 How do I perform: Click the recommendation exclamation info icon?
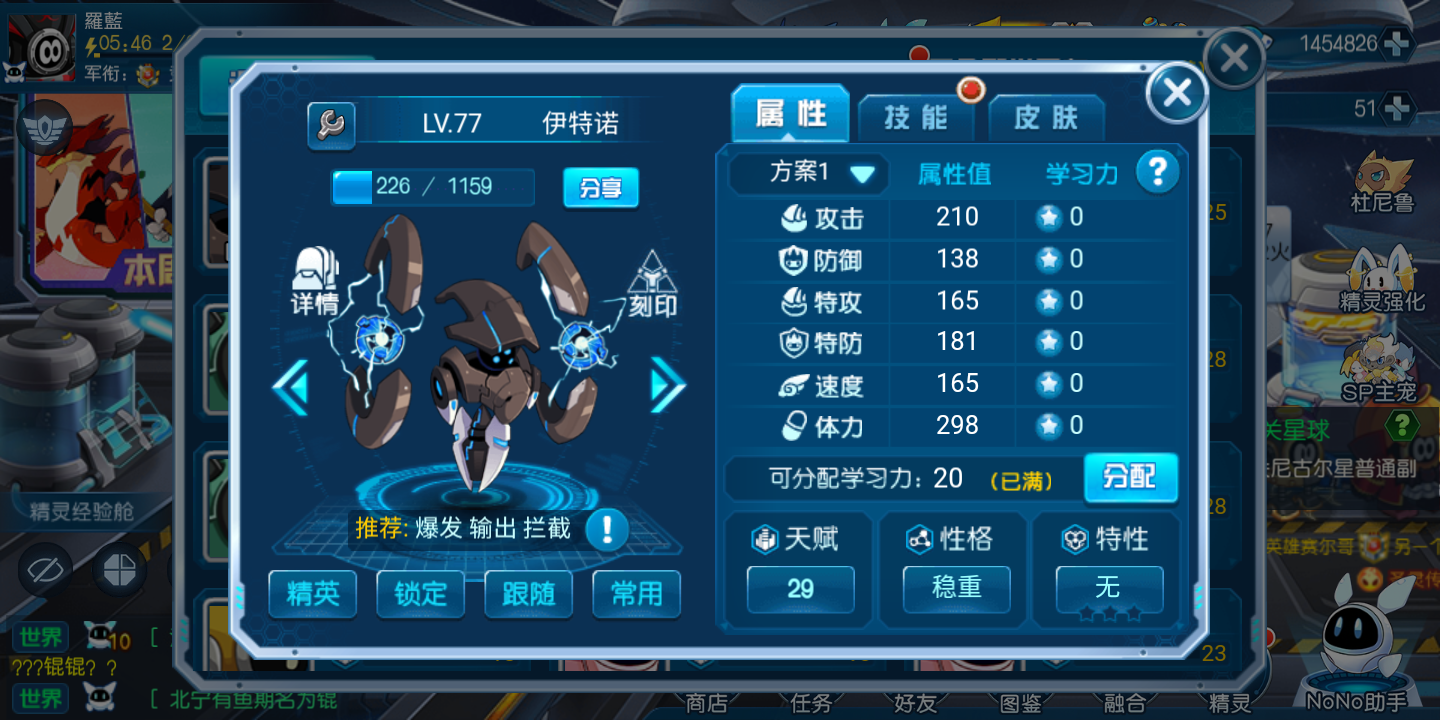(x=606, y=529)
